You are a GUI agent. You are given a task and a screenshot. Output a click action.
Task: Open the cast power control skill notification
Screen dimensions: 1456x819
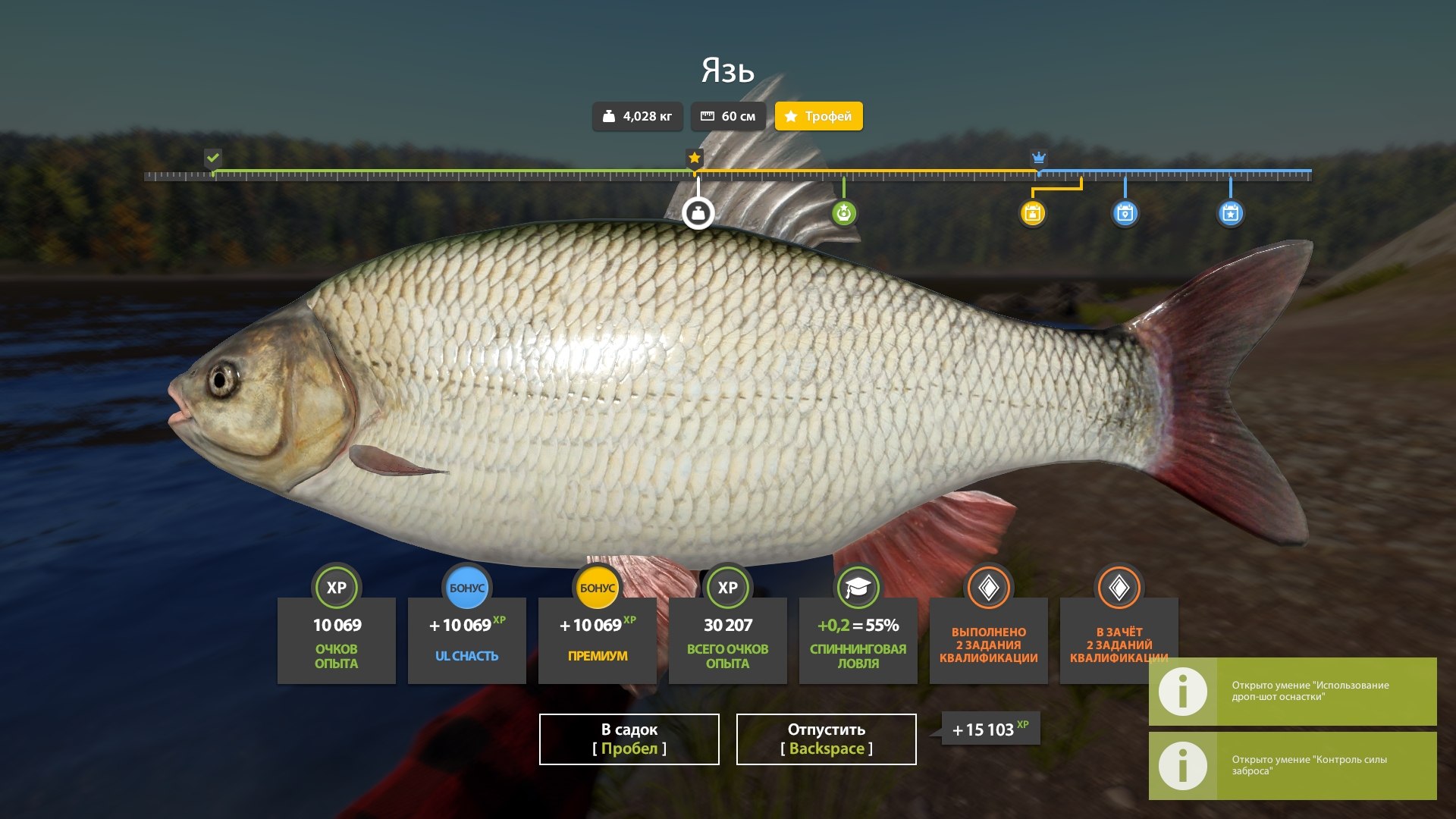coord(1292,765)
